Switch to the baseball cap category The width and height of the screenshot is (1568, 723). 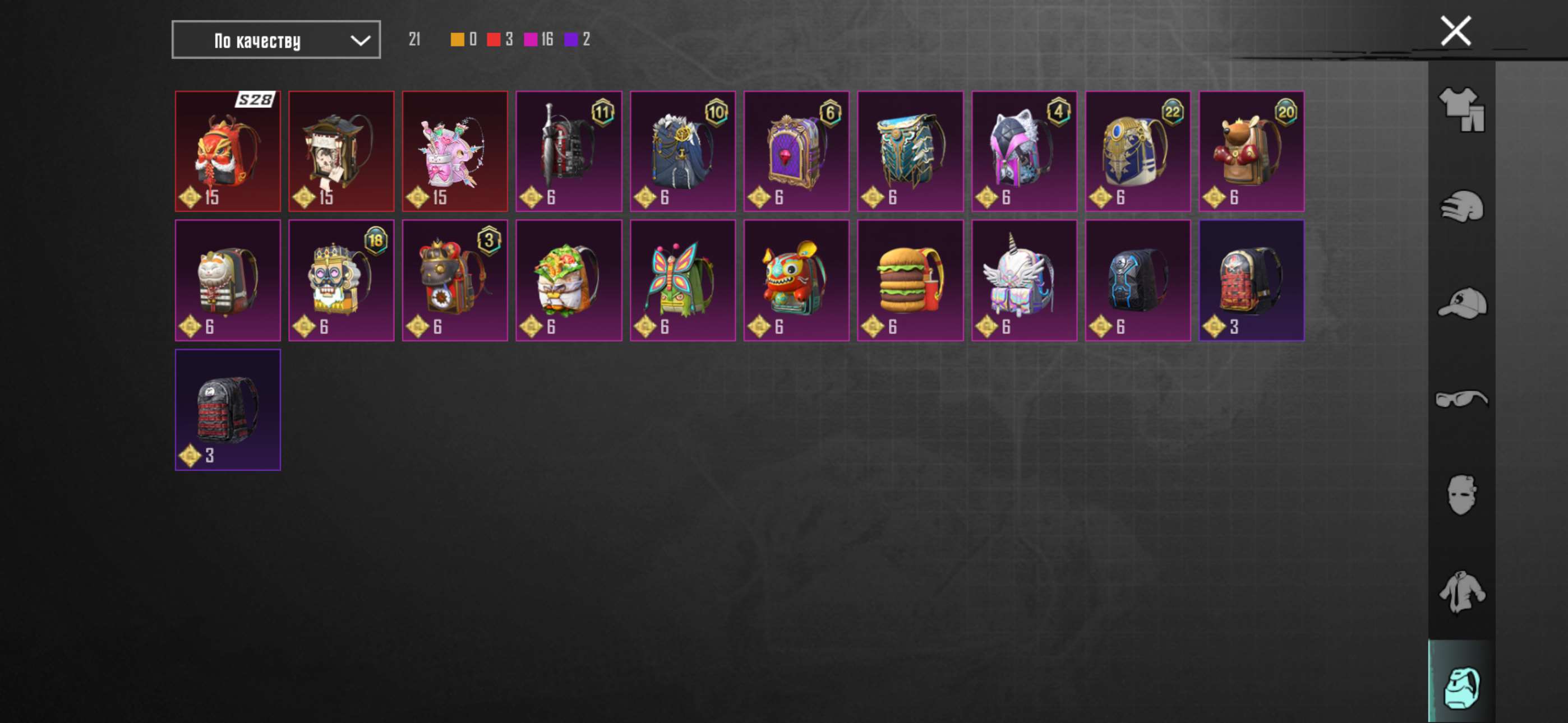click(1461, 303)
